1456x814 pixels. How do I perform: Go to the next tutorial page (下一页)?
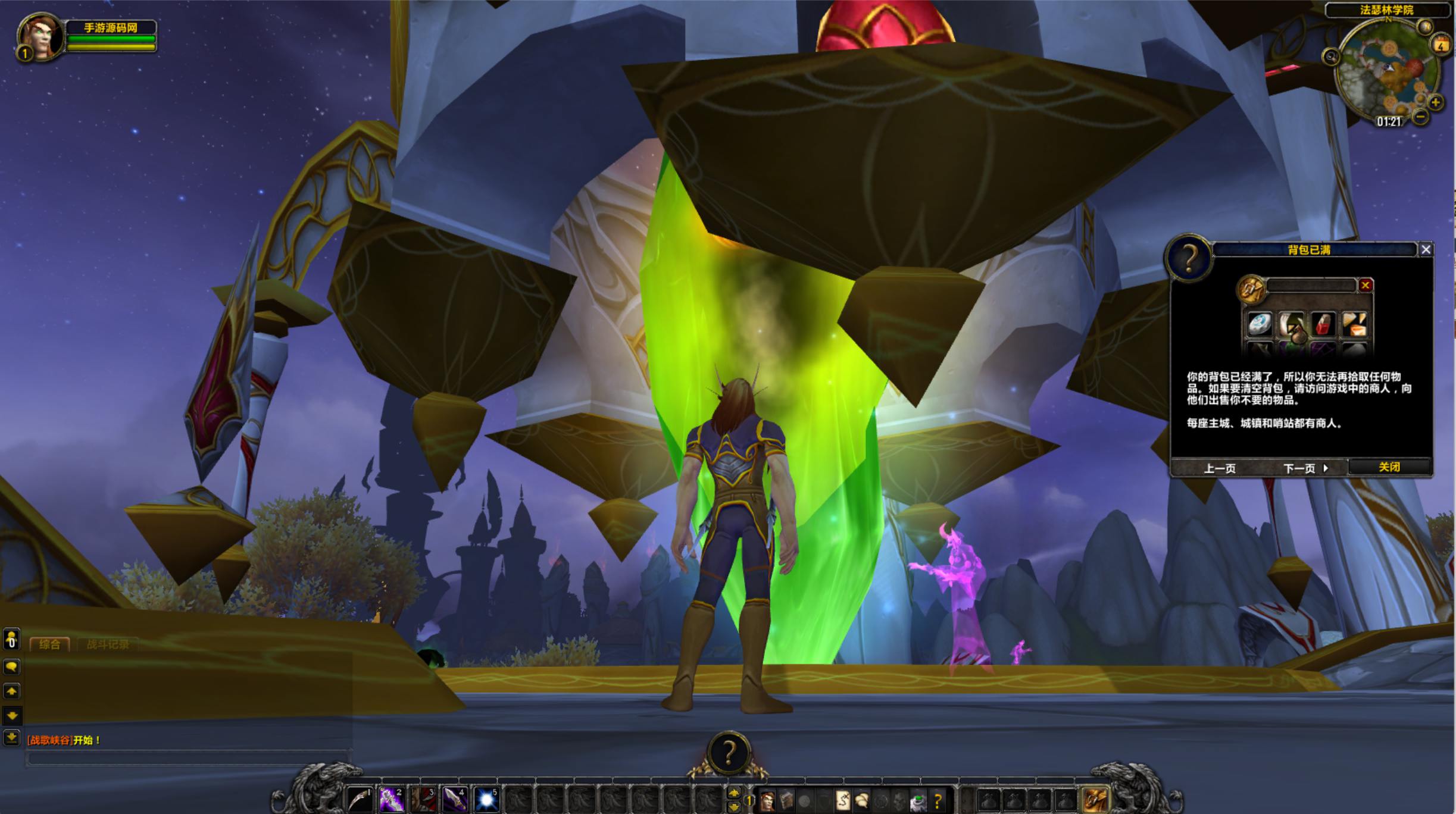[x=1305, y=468]
